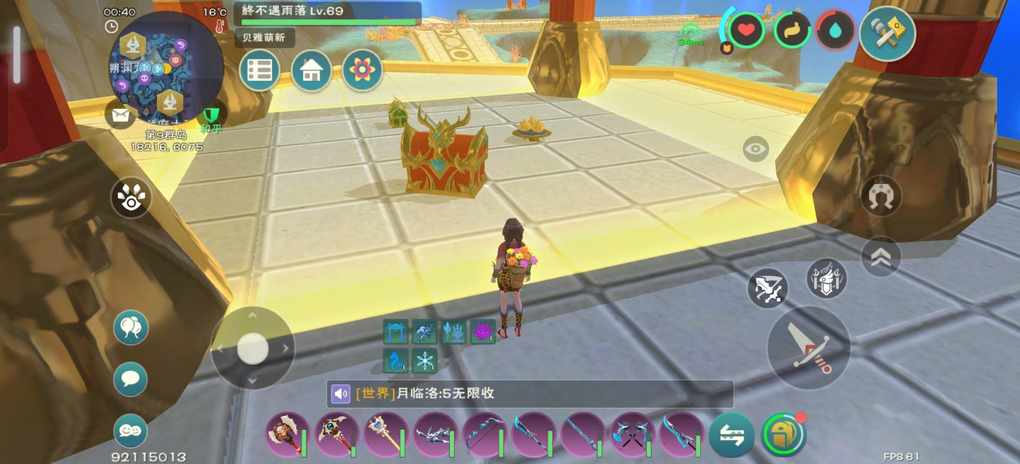Tap the hotbar swap arrows button
The image size is (1020, 464).
click(x=731, y=434)
